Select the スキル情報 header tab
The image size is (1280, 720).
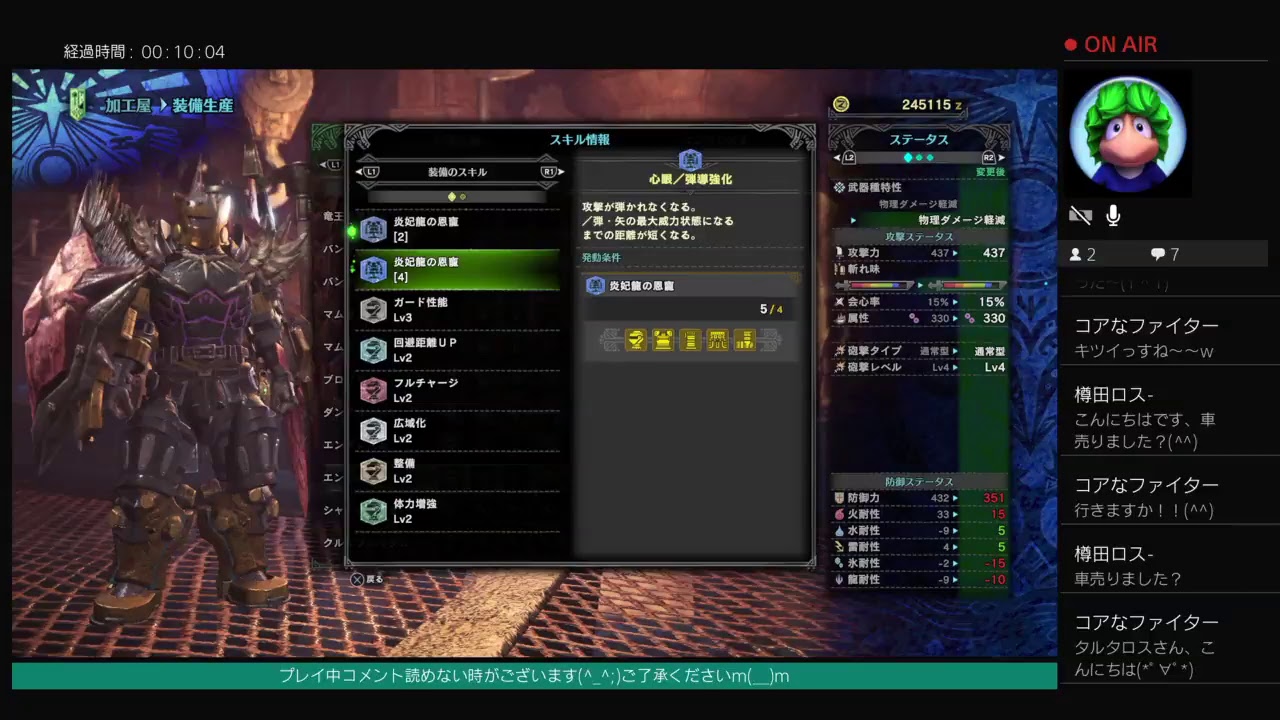(578, 139)
